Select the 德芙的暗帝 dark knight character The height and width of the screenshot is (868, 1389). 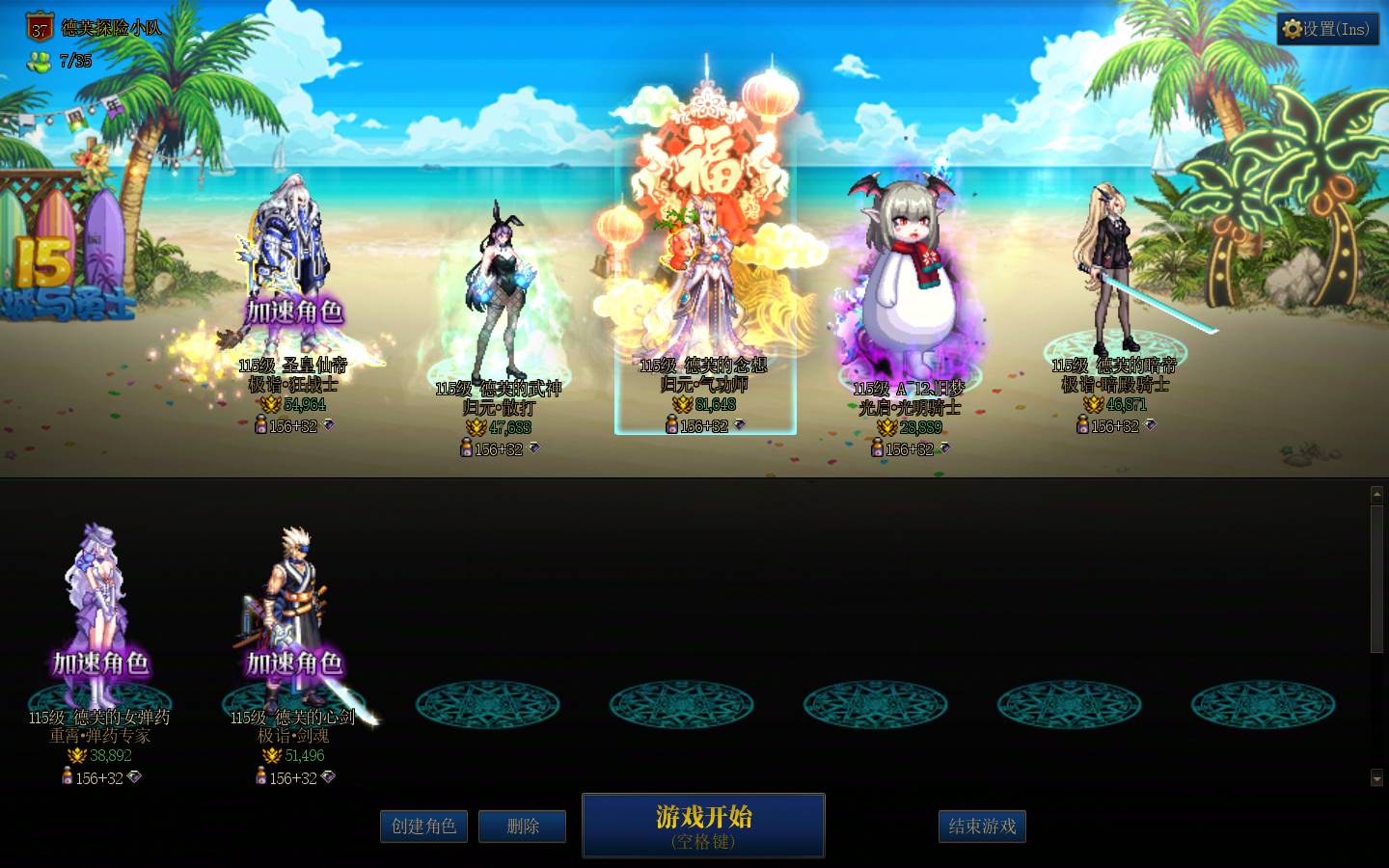pyautogui.click(x=1111, y=270)
